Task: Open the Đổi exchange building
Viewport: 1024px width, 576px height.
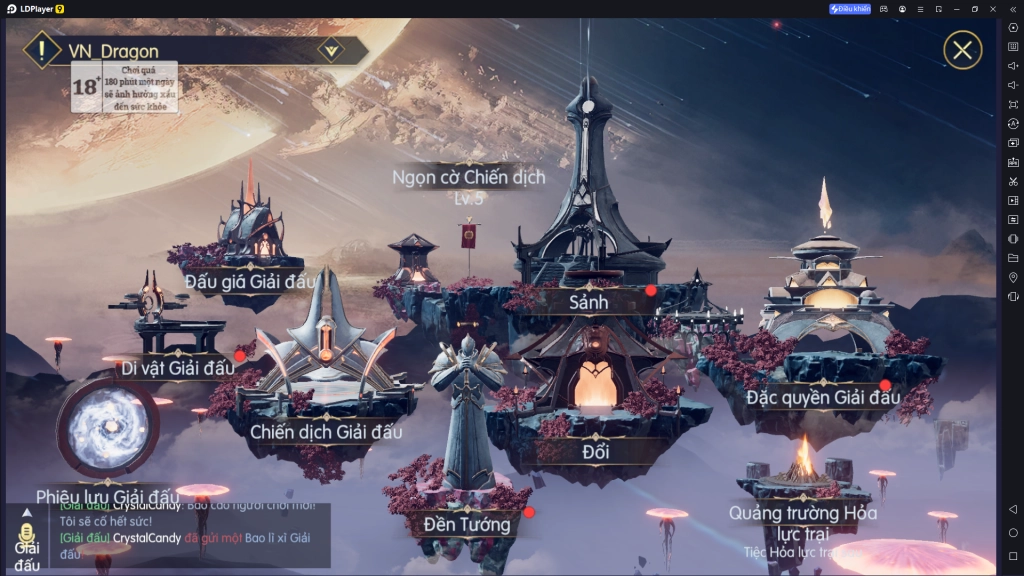Action: point(596,451)
